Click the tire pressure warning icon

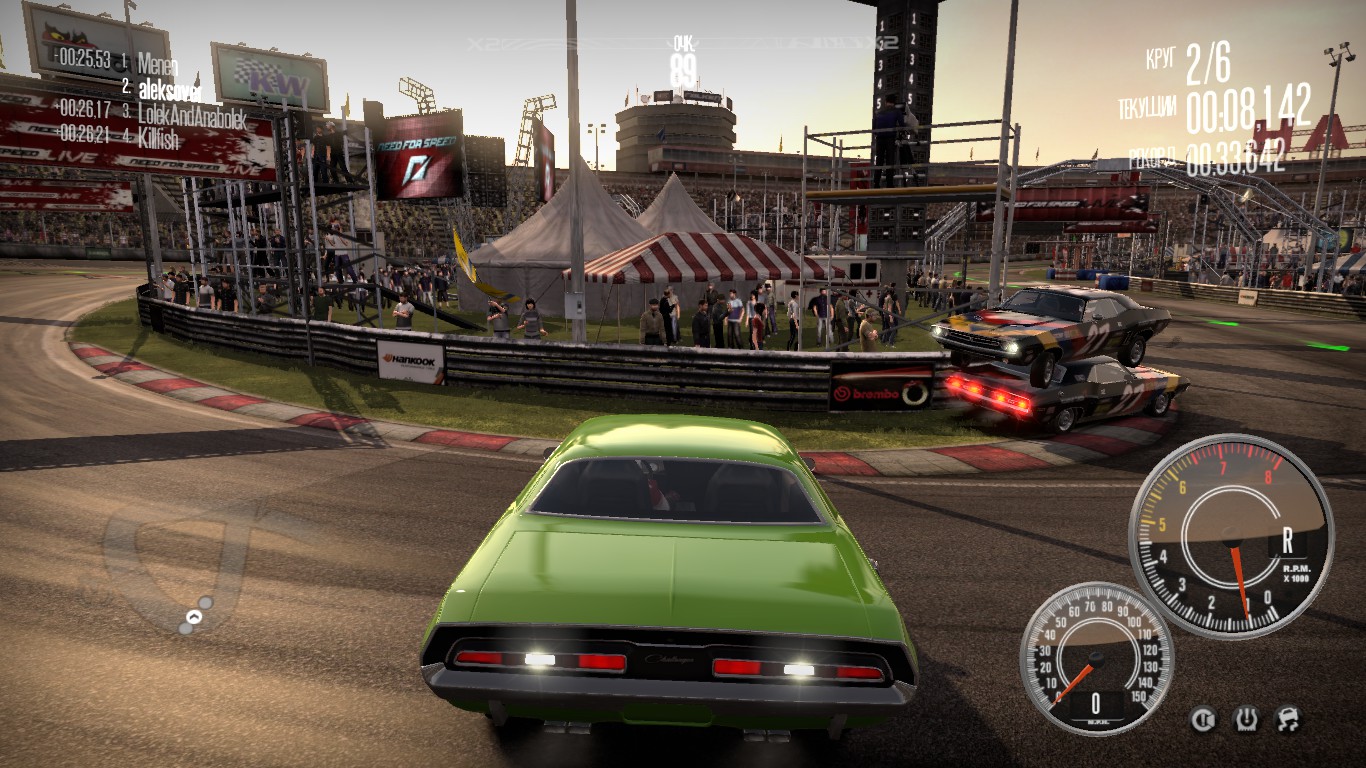pyautogui.click(x=1245, y=718)
